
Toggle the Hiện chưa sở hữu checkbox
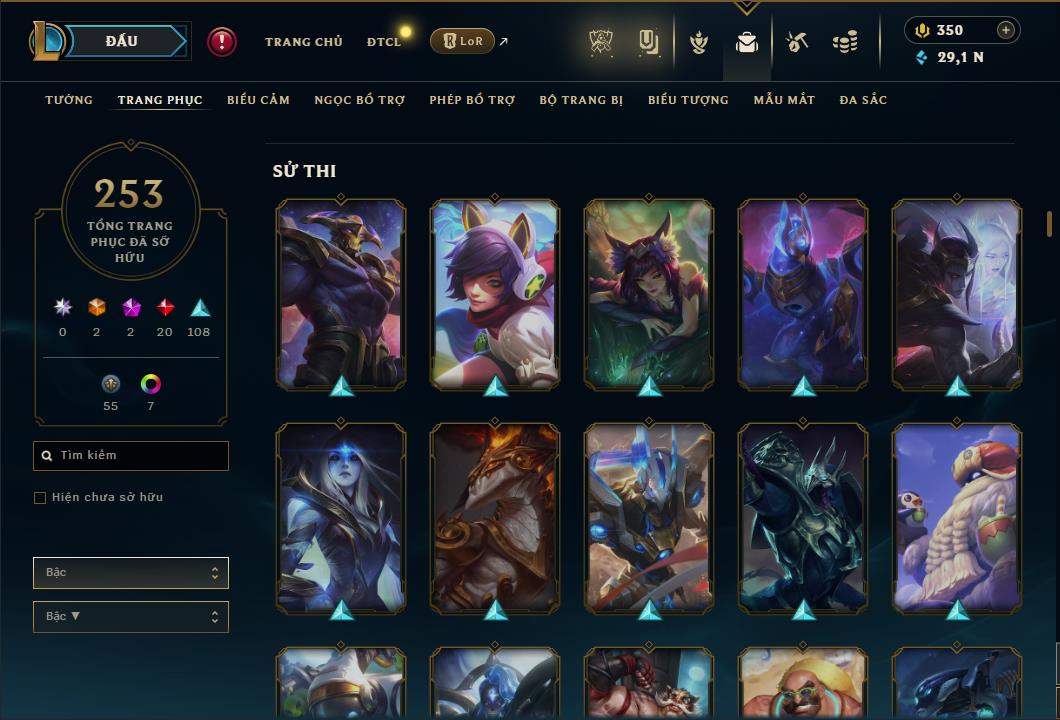[40, 498]
